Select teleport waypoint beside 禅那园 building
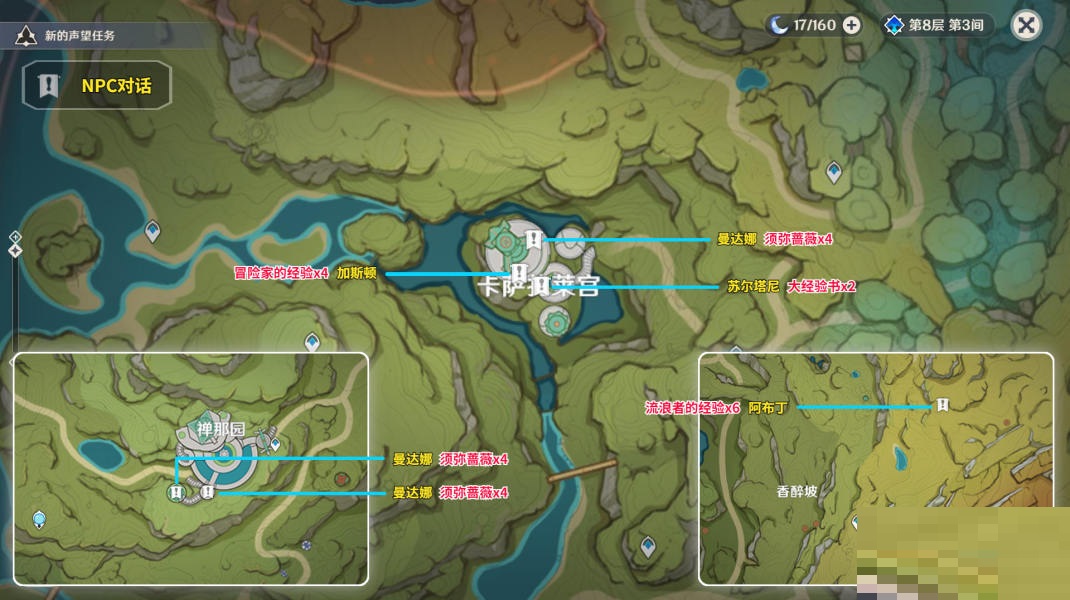Screen dimensions: 1070x600 tap(276, 443)
